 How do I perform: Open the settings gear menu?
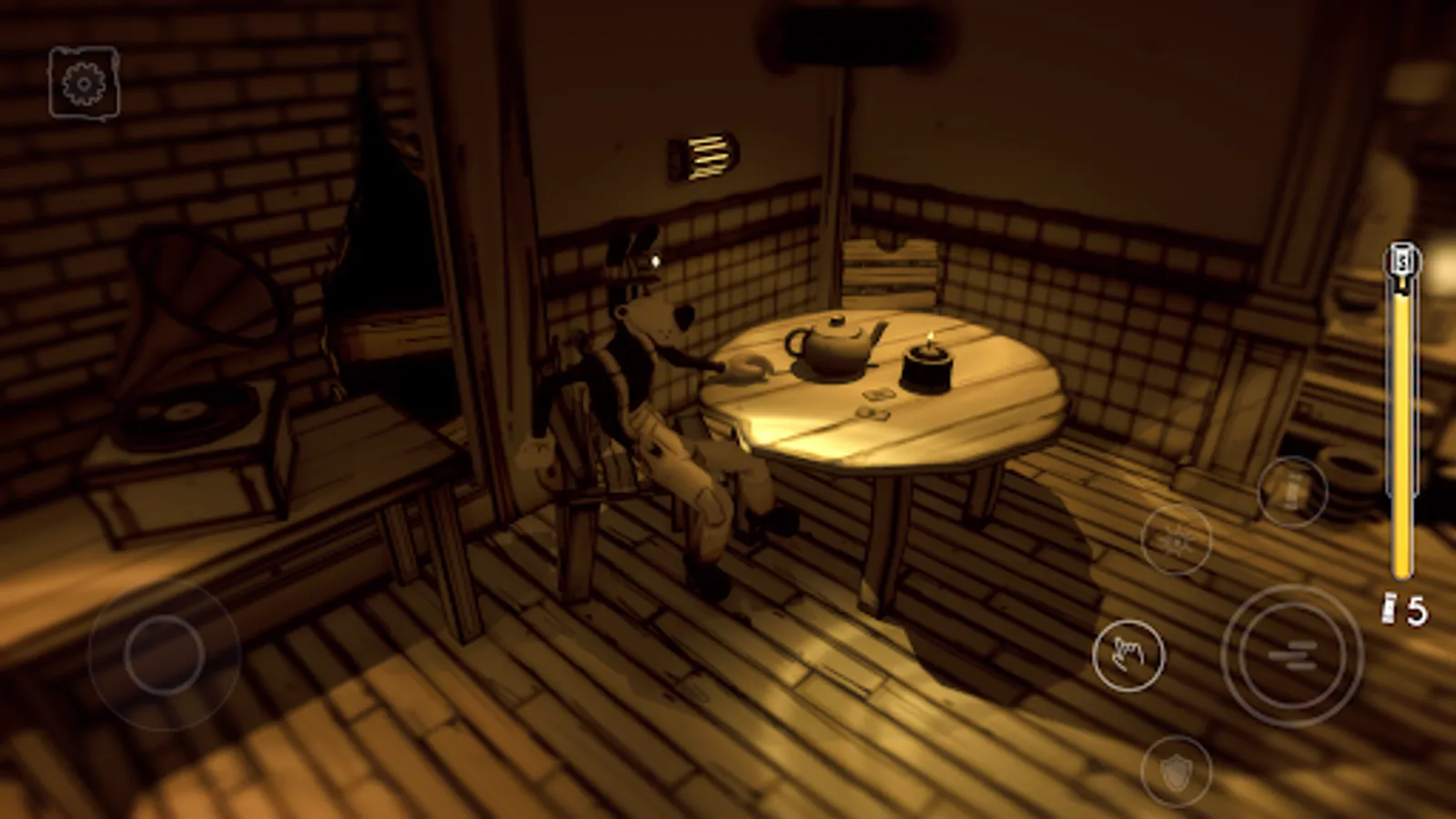[x=82, y=85]
